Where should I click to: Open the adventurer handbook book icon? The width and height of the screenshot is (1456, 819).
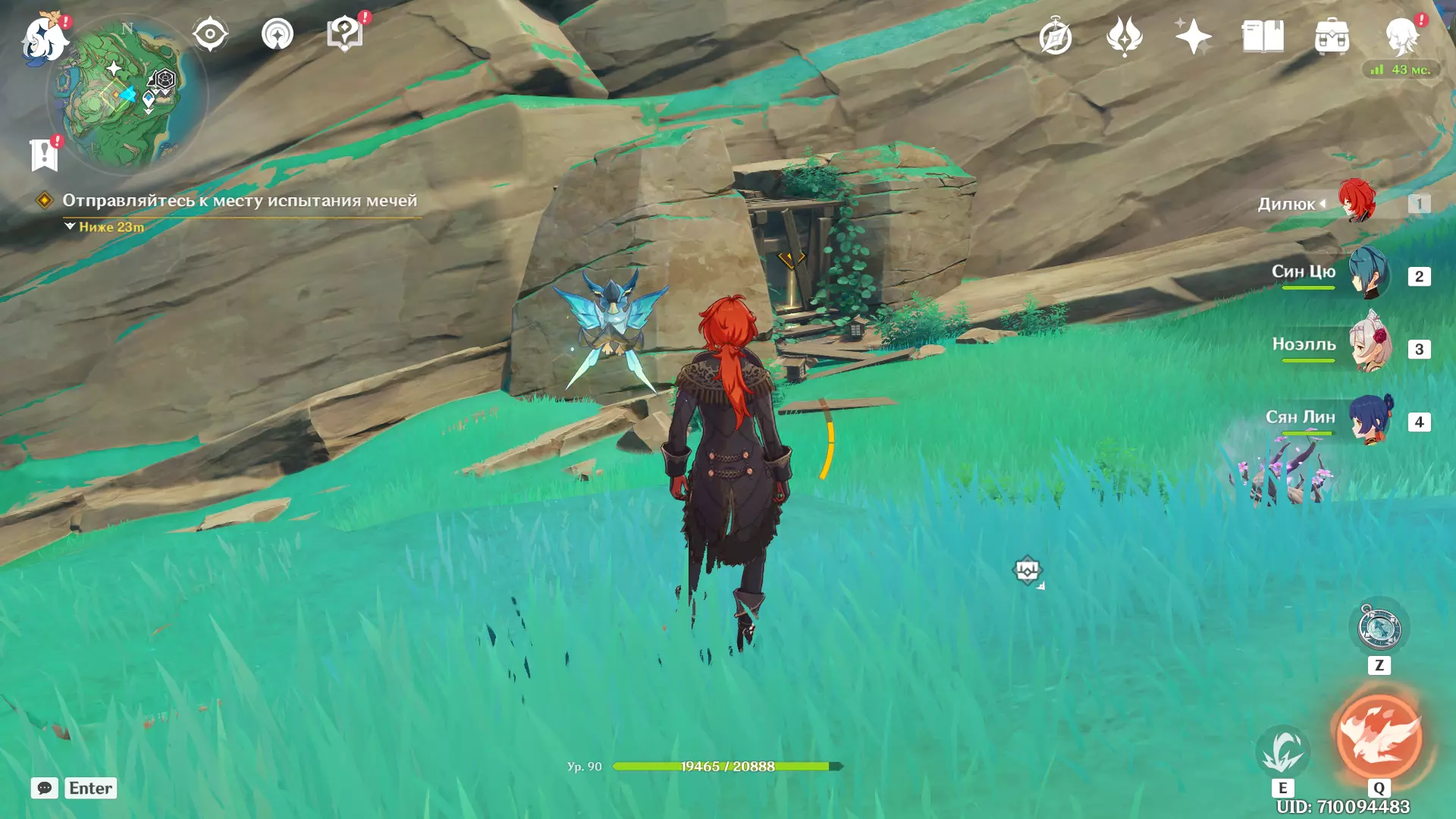point(1263,37)
